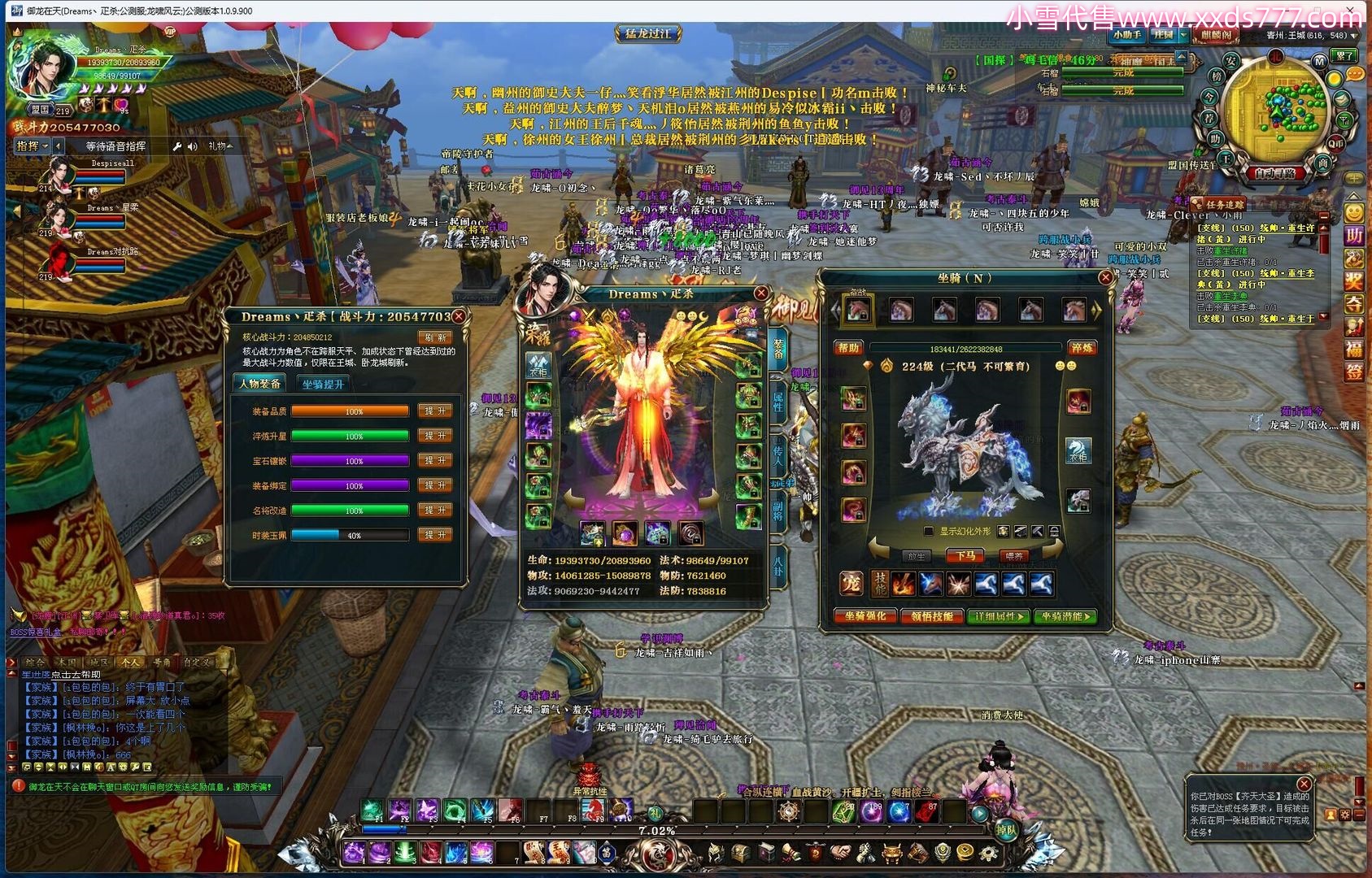This screenshot has width=1372, height=878.
Task: Close the Dreams character equipment window
Action: click(760, 293)
